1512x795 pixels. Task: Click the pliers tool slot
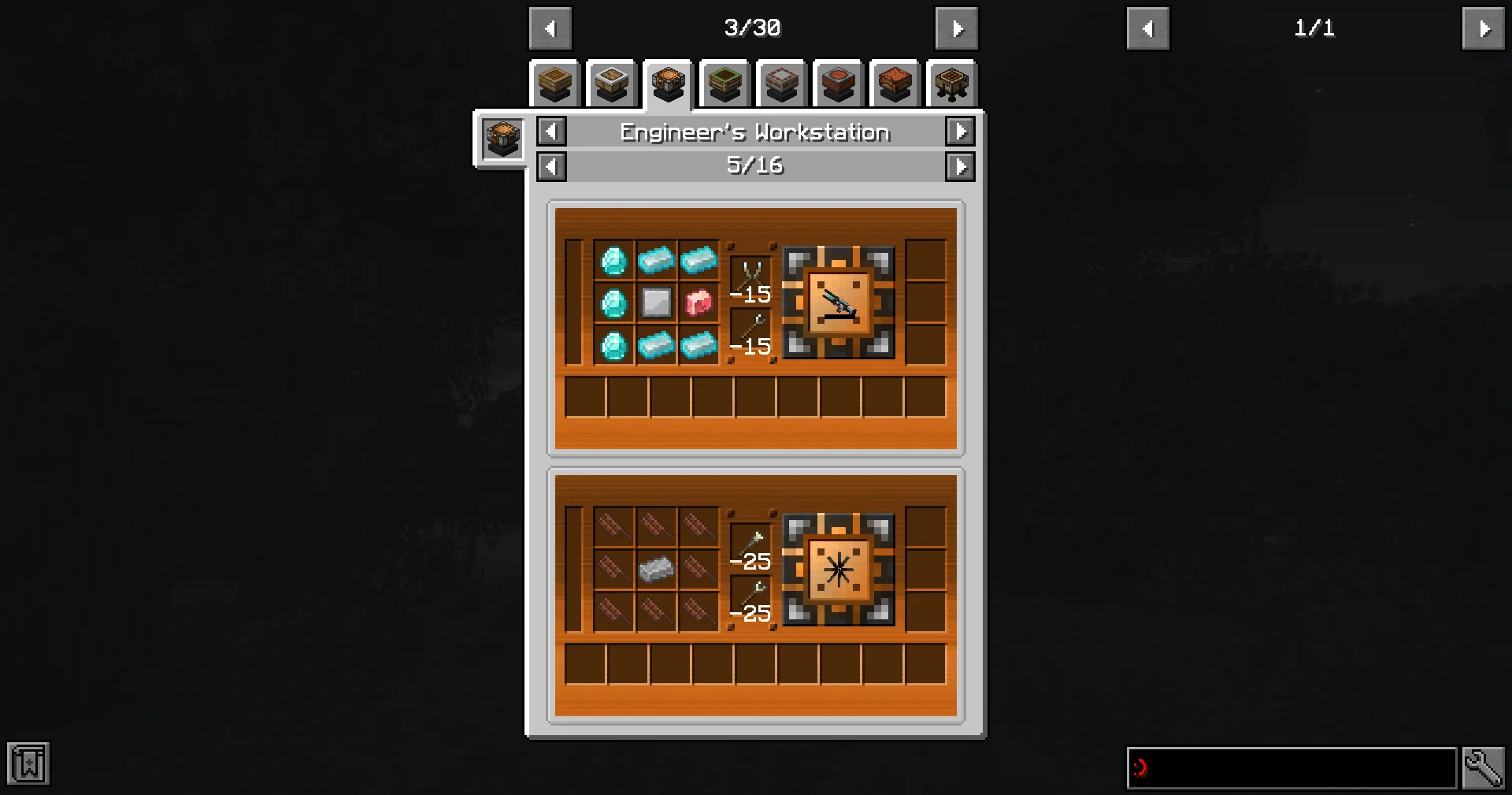pyautogui.click(x=751, y=275)
